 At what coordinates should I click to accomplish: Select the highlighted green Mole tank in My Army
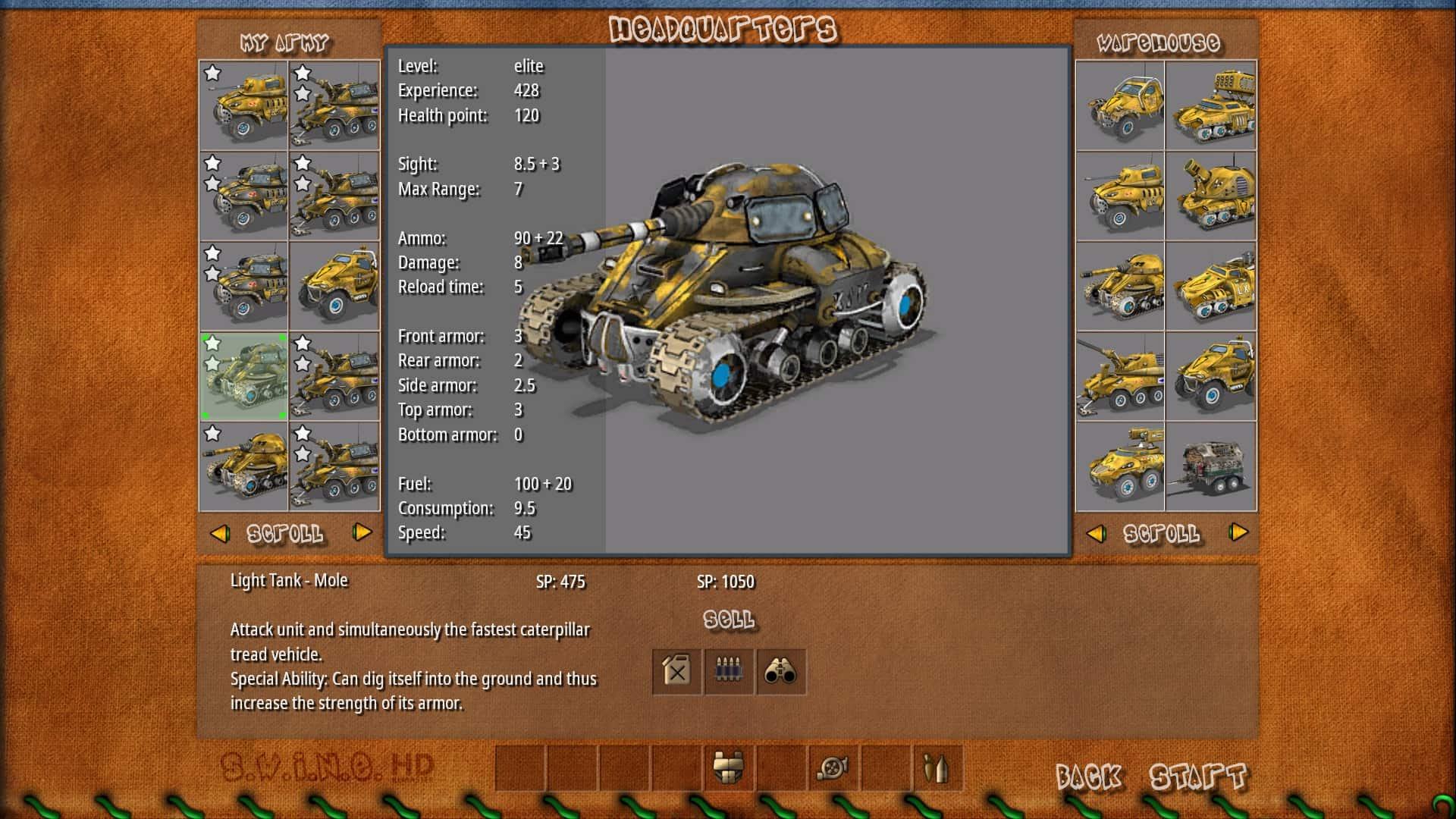pos(243,376)
